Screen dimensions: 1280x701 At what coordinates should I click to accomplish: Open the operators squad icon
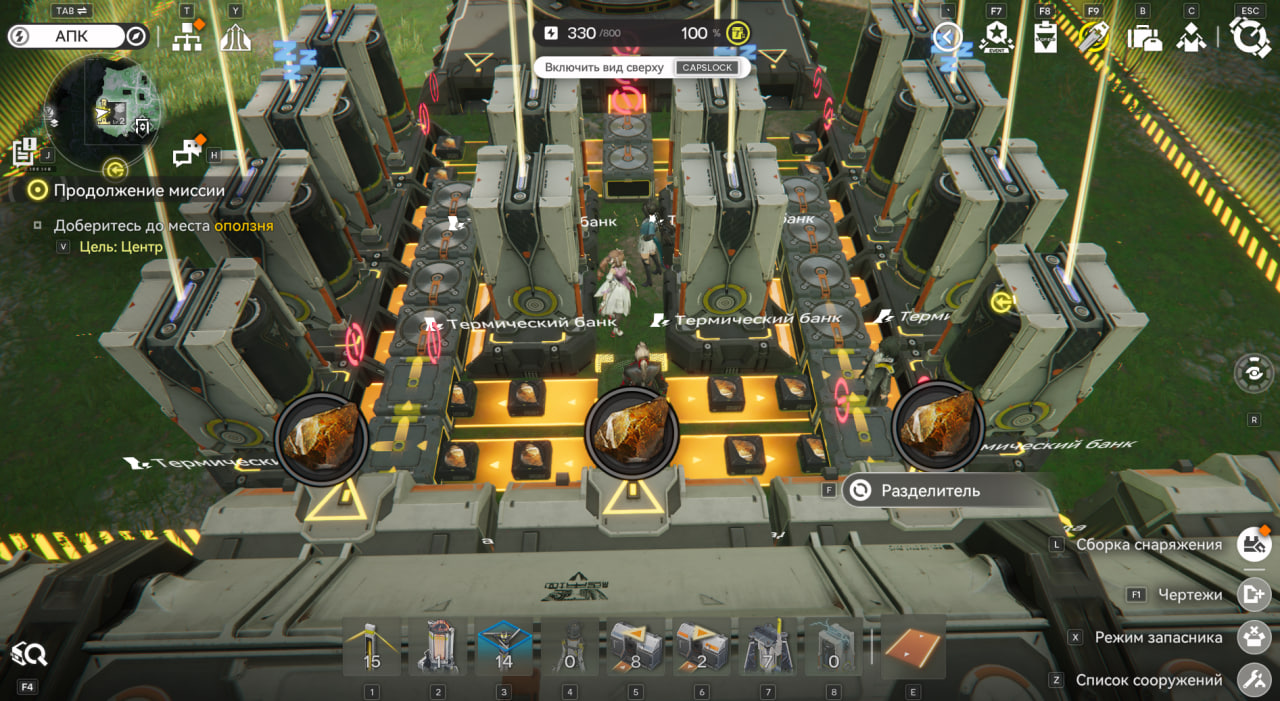pyautogui.click(x=1191, y=38)
